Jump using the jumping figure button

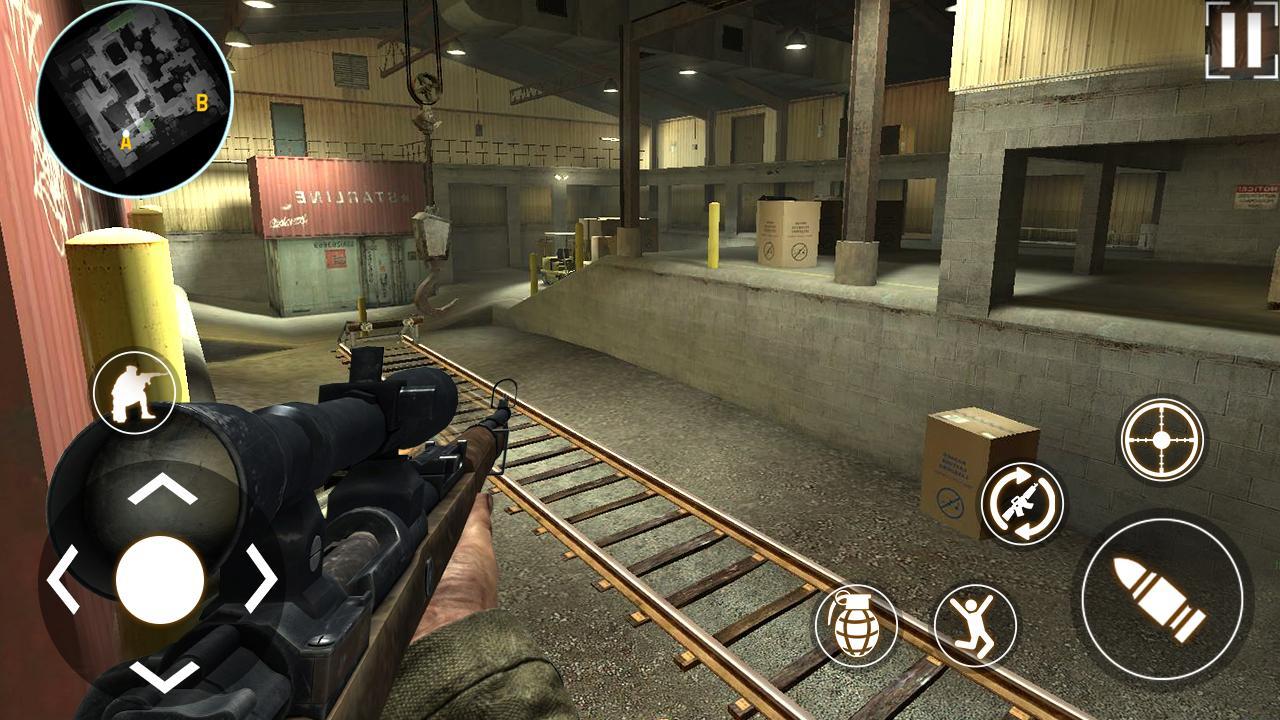975,625
